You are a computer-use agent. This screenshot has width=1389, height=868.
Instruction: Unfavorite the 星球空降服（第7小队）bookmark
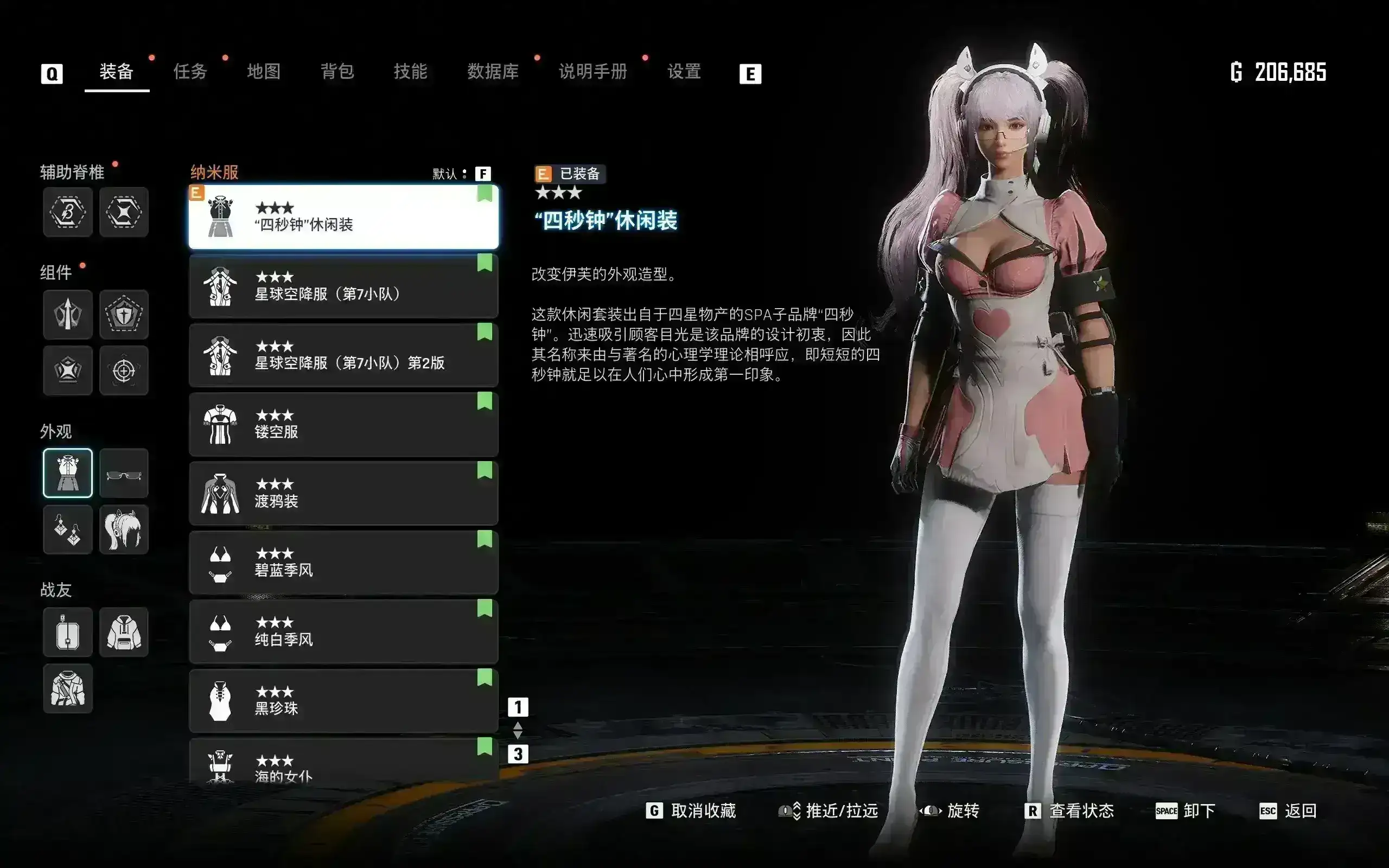486,263
